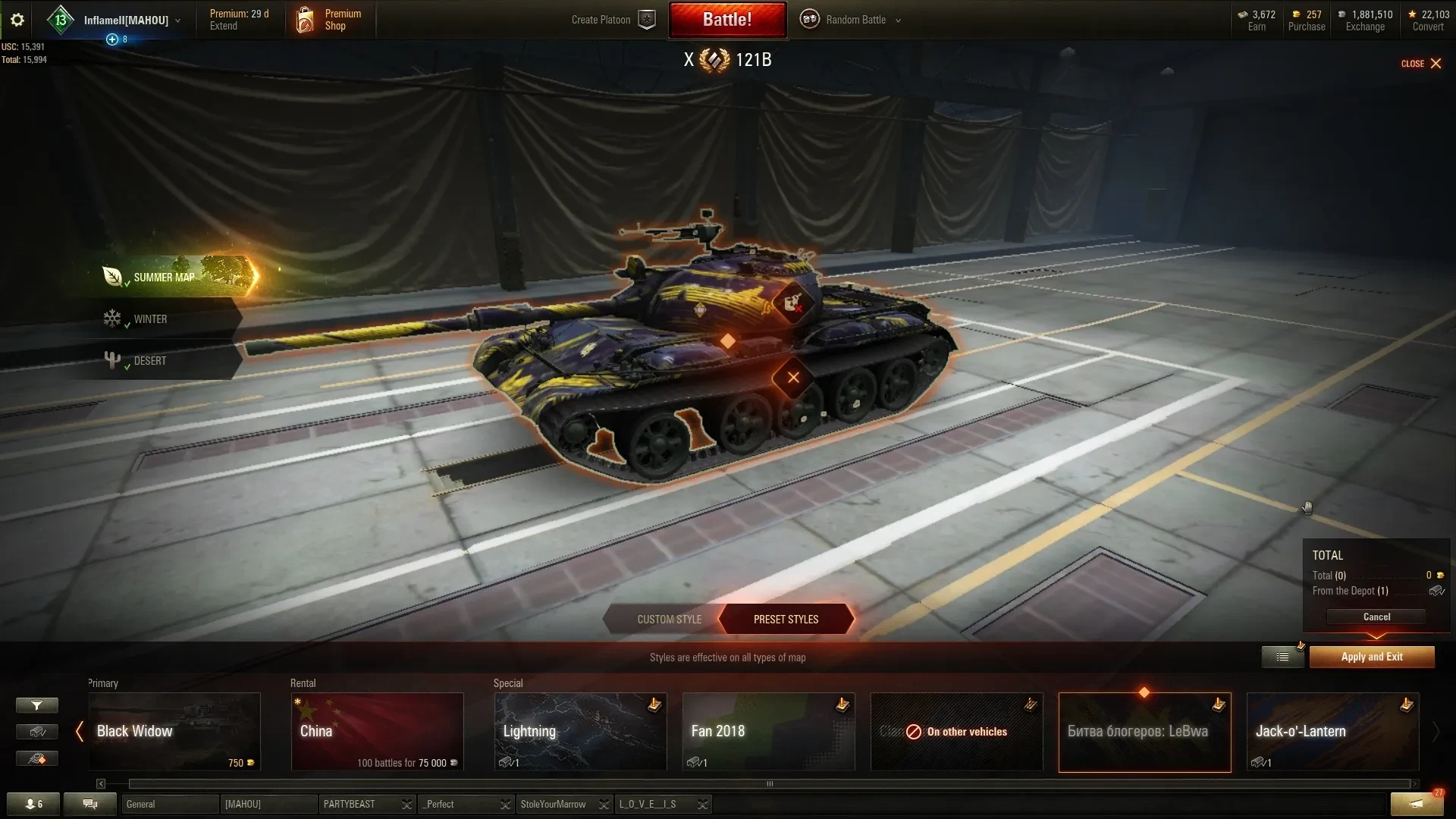
Task: Click Create Platoon
Action: (612, 20)
